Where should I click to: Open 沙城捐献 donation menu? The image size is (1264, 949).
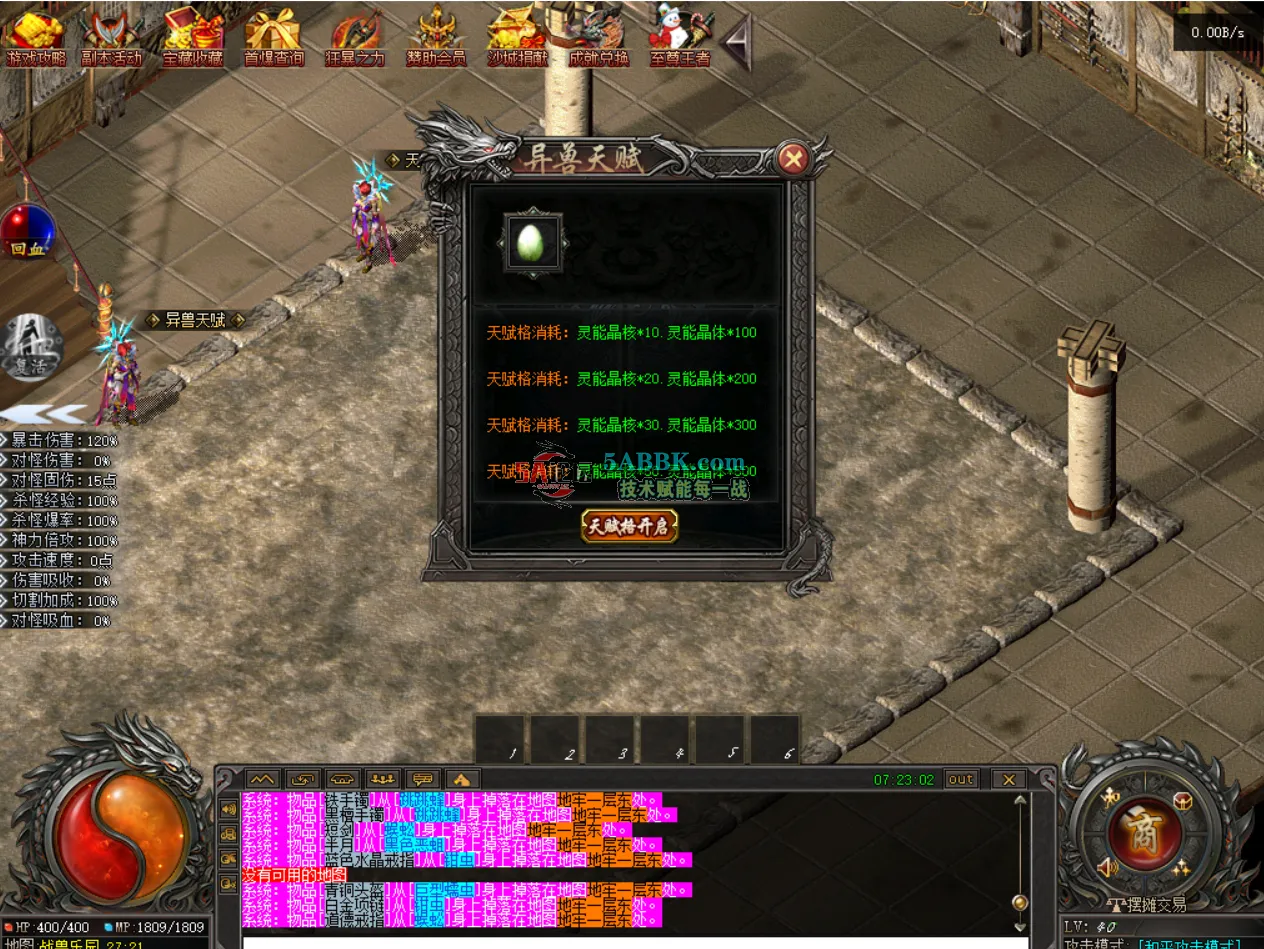click(517, 37)
